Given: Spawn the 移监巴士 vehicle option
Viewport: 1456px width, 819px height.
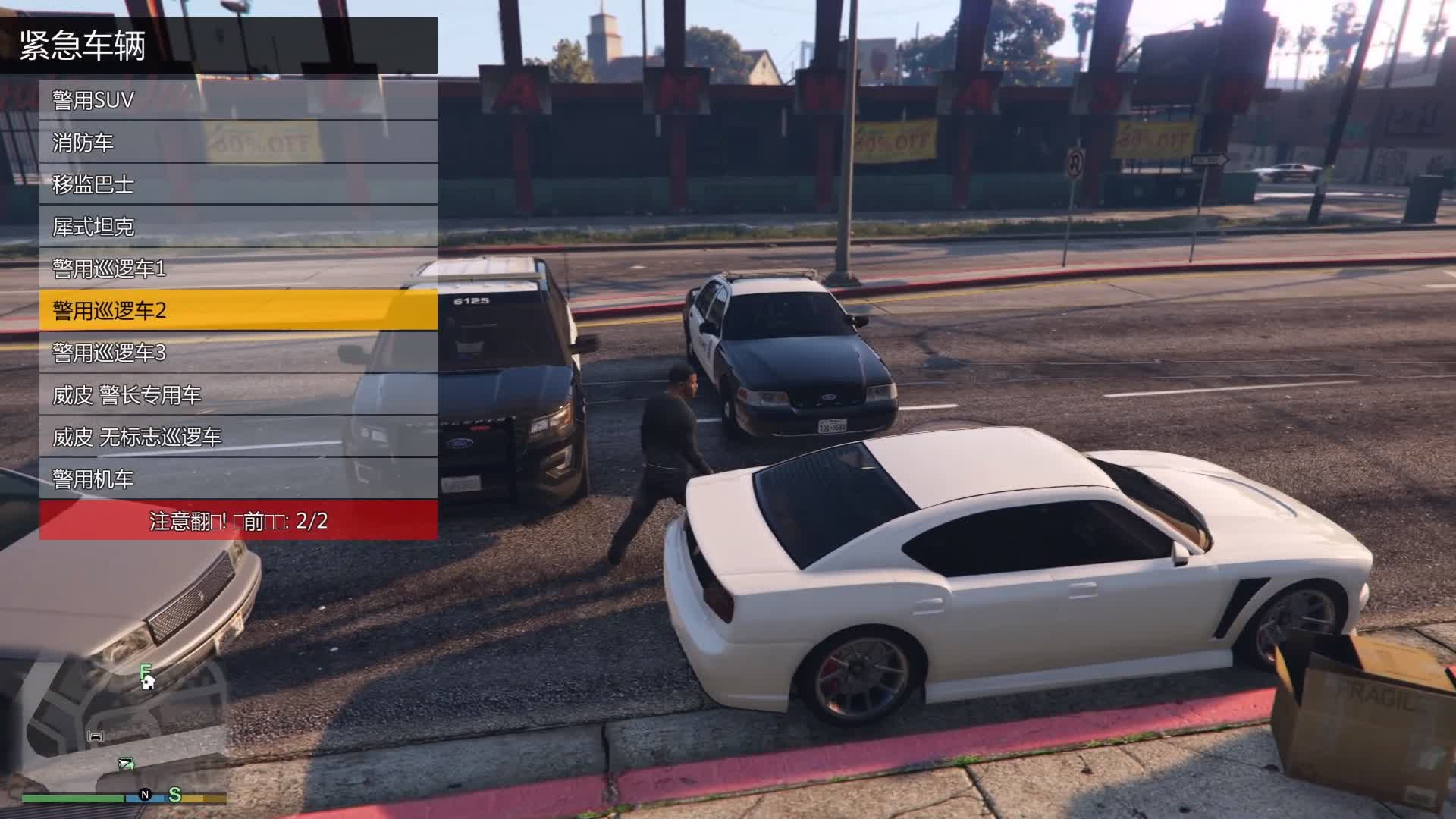Looking at the screenshot, I should 238,184.
